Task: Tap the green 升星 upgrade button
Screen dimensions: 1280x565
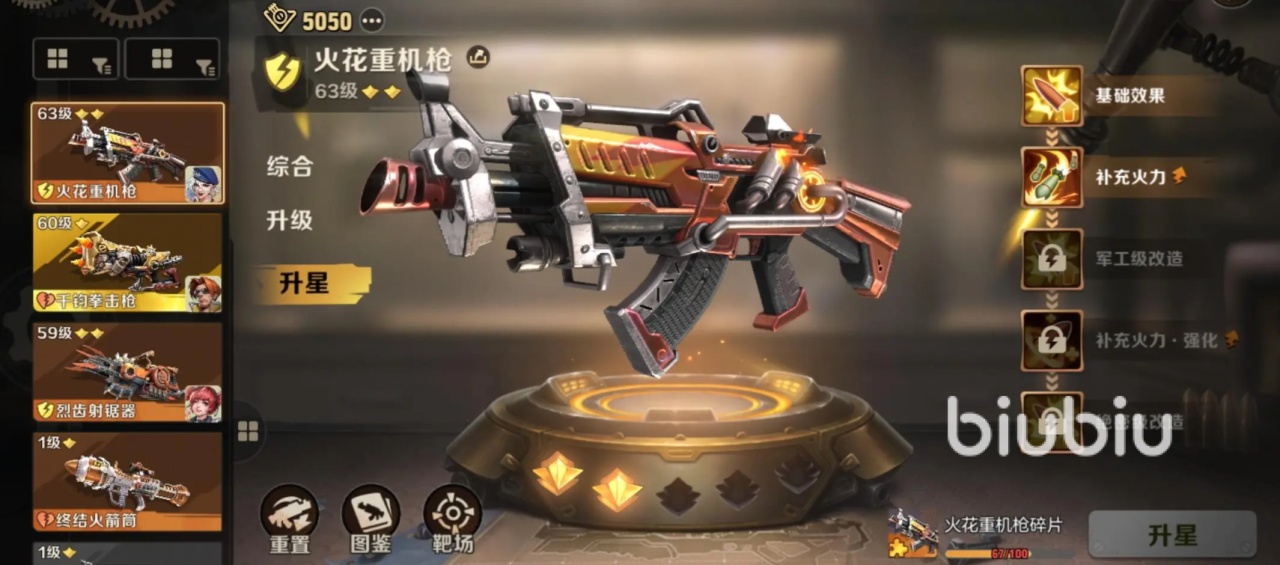Action: click(x=1172, y=535)
